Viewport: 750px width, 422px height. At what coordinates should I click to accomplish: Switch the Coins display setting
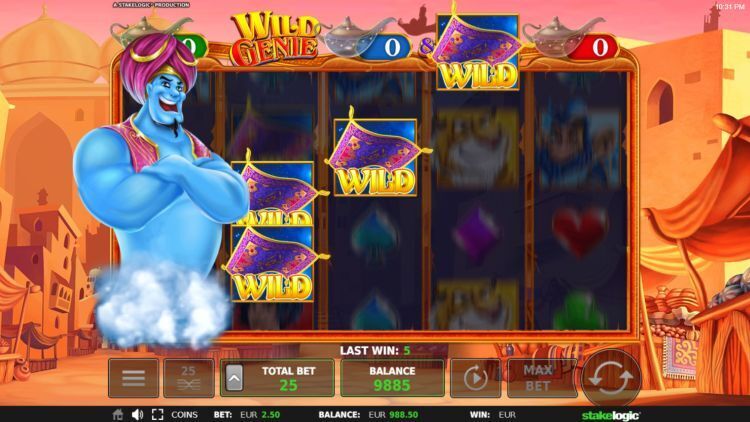point(184,414)
